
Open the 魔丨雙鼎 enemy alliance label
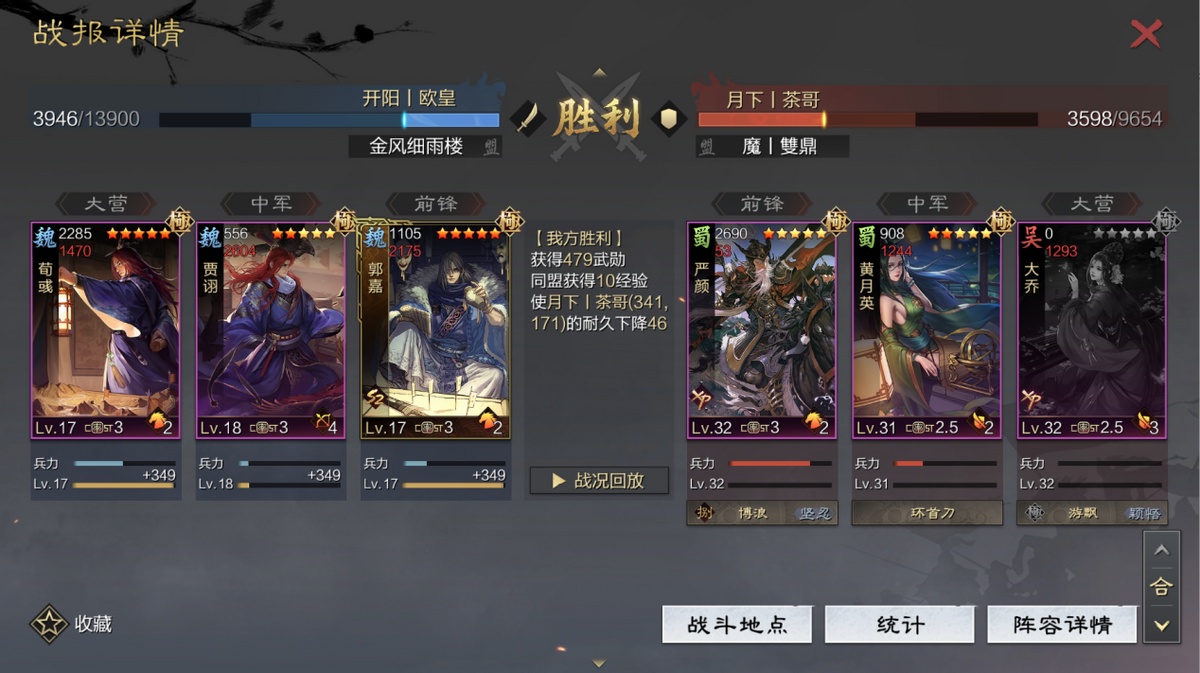tap(773, 146)
